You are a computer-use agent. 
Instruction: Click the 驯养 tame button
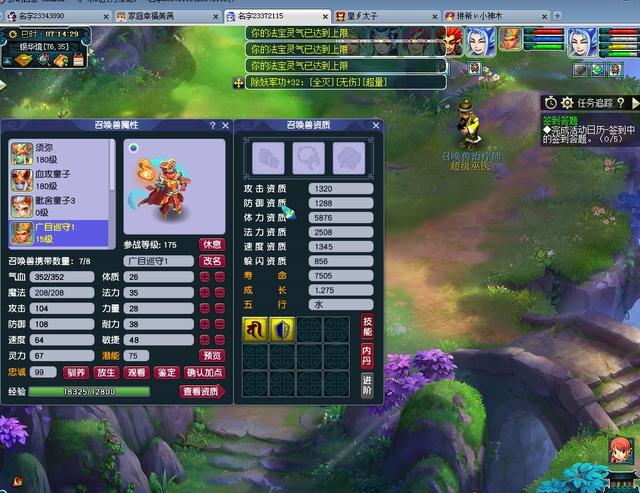(77, 372)
